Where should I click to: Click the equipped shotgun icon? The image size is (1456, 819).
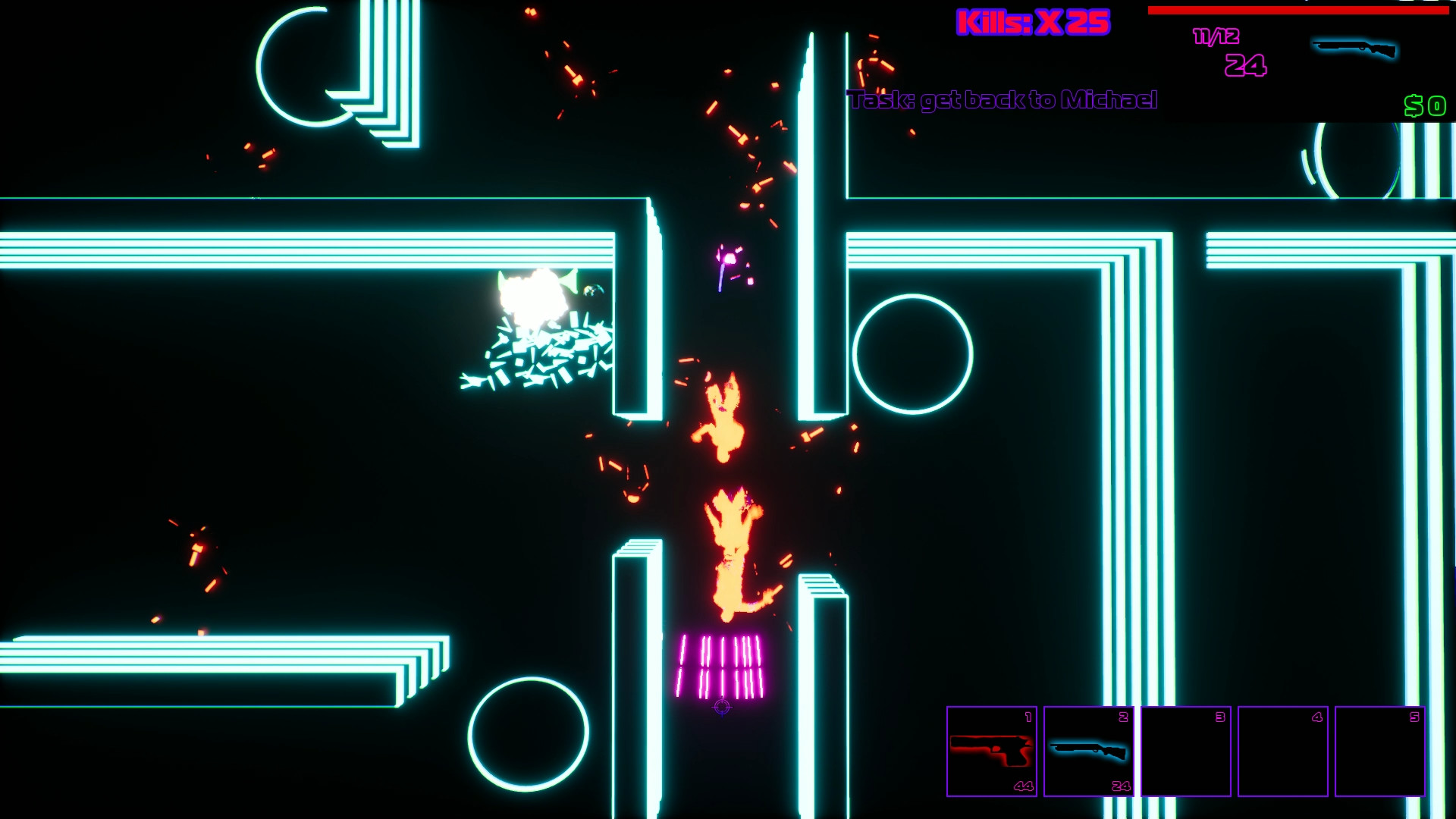coord(1354,49)
